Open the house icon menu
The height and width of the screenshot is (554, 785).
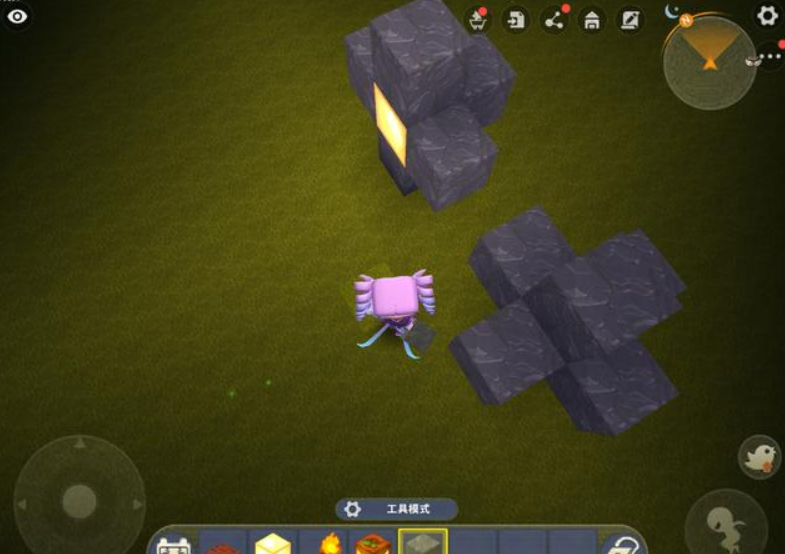pyautogui.click(x=592, y=19)
